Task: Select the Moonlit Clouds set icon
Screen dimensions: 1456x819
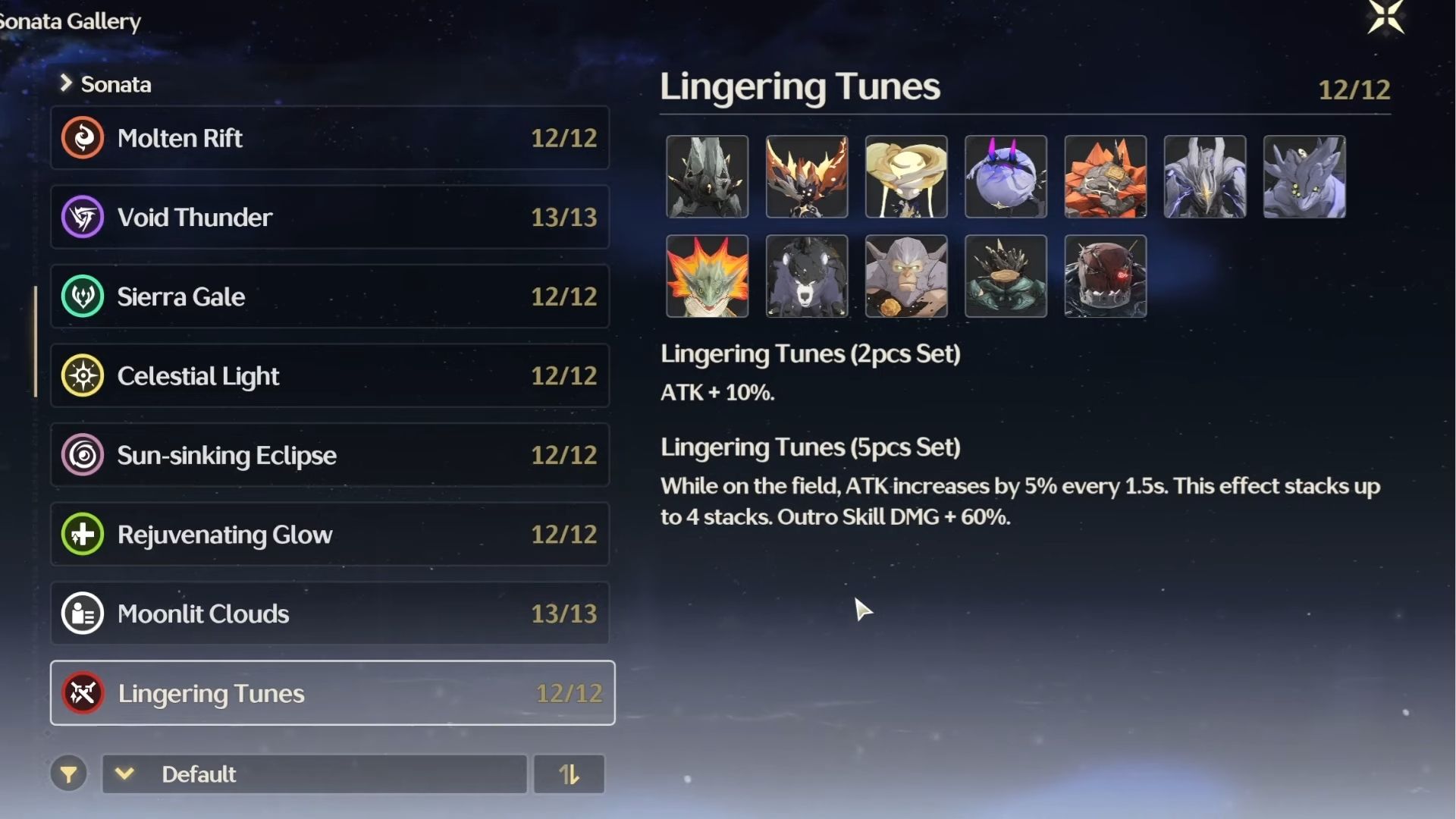Action: (83, 613)
